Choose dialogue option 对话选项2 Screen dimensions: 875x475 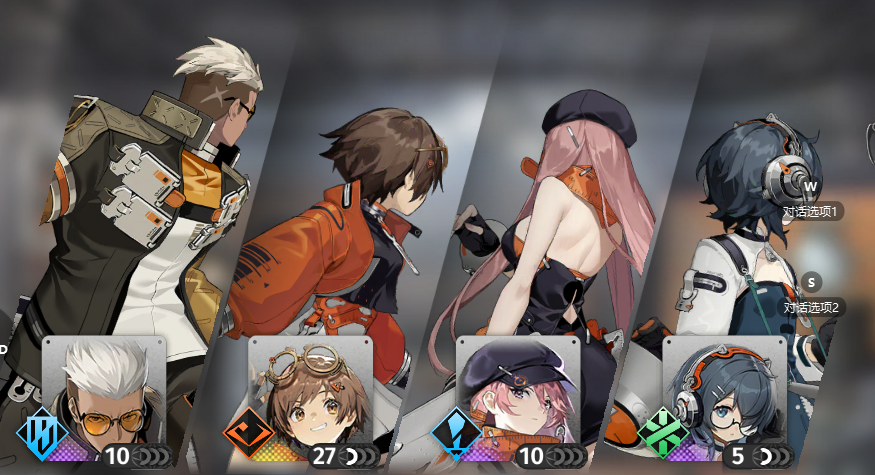pyautogui.click(x=810, y=307)
